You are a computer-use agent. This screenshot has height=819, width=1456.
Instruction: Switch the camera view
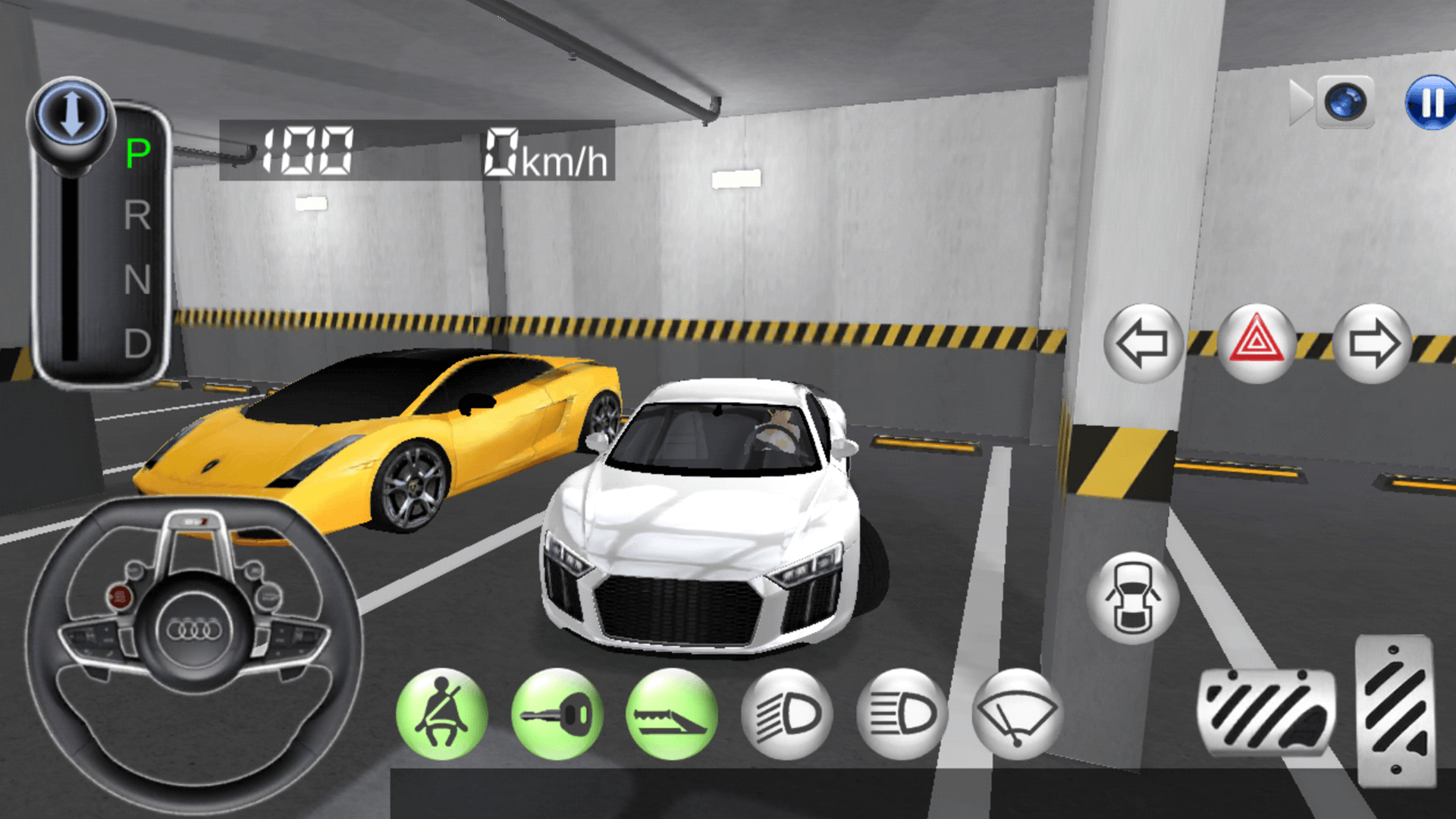(x=1345, y=103)
